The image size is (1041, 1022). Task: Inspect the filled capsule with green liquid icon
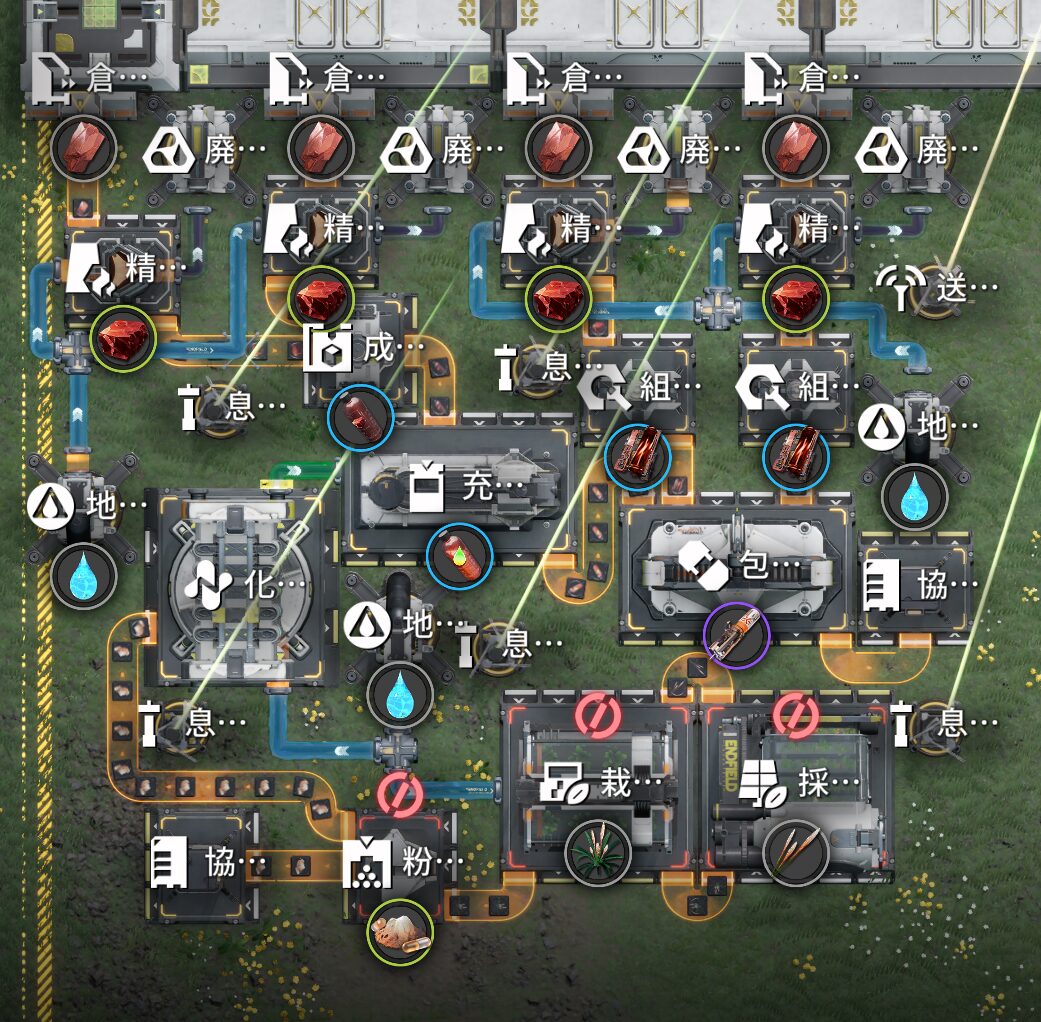pyautogui.click(x=459, y=558)
